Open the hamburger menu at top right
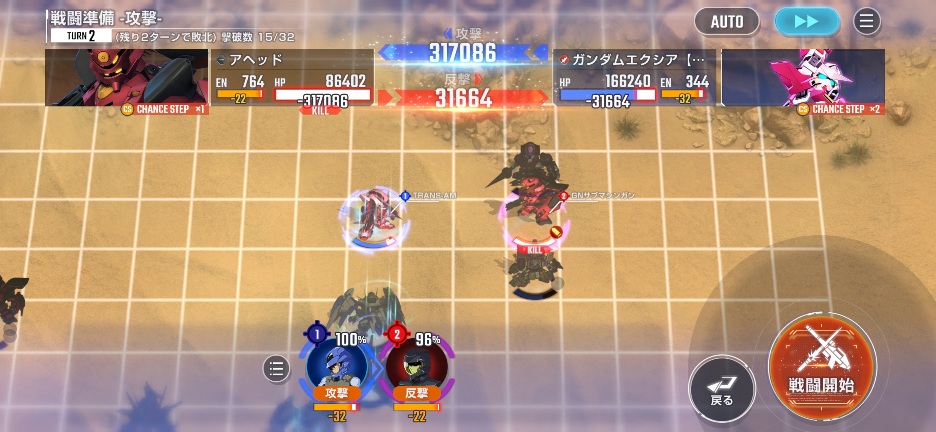The width and height of the screenshot is (936, 432). (x=866, y=21)
